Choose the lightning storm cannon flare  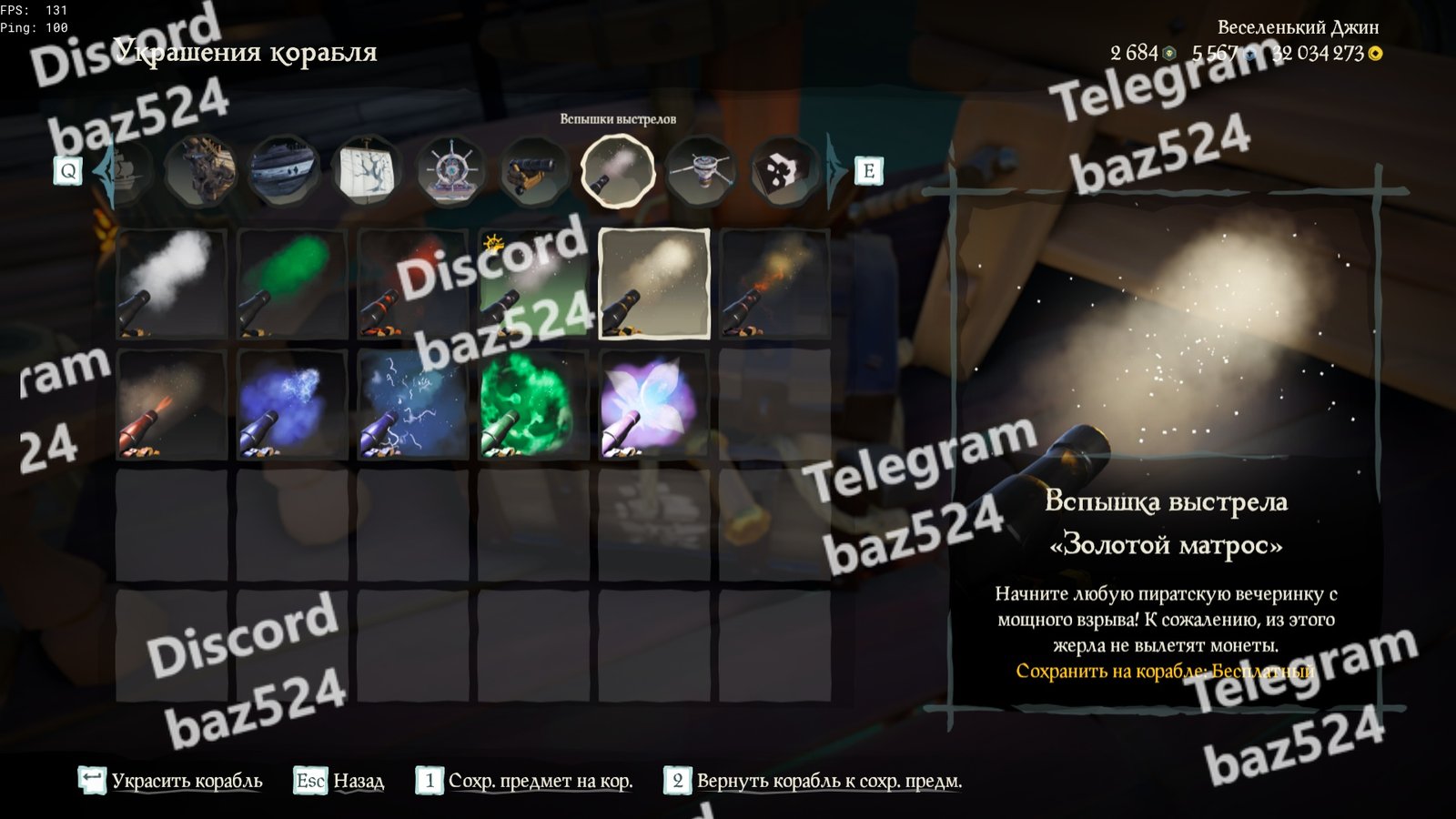pos(413,405)
